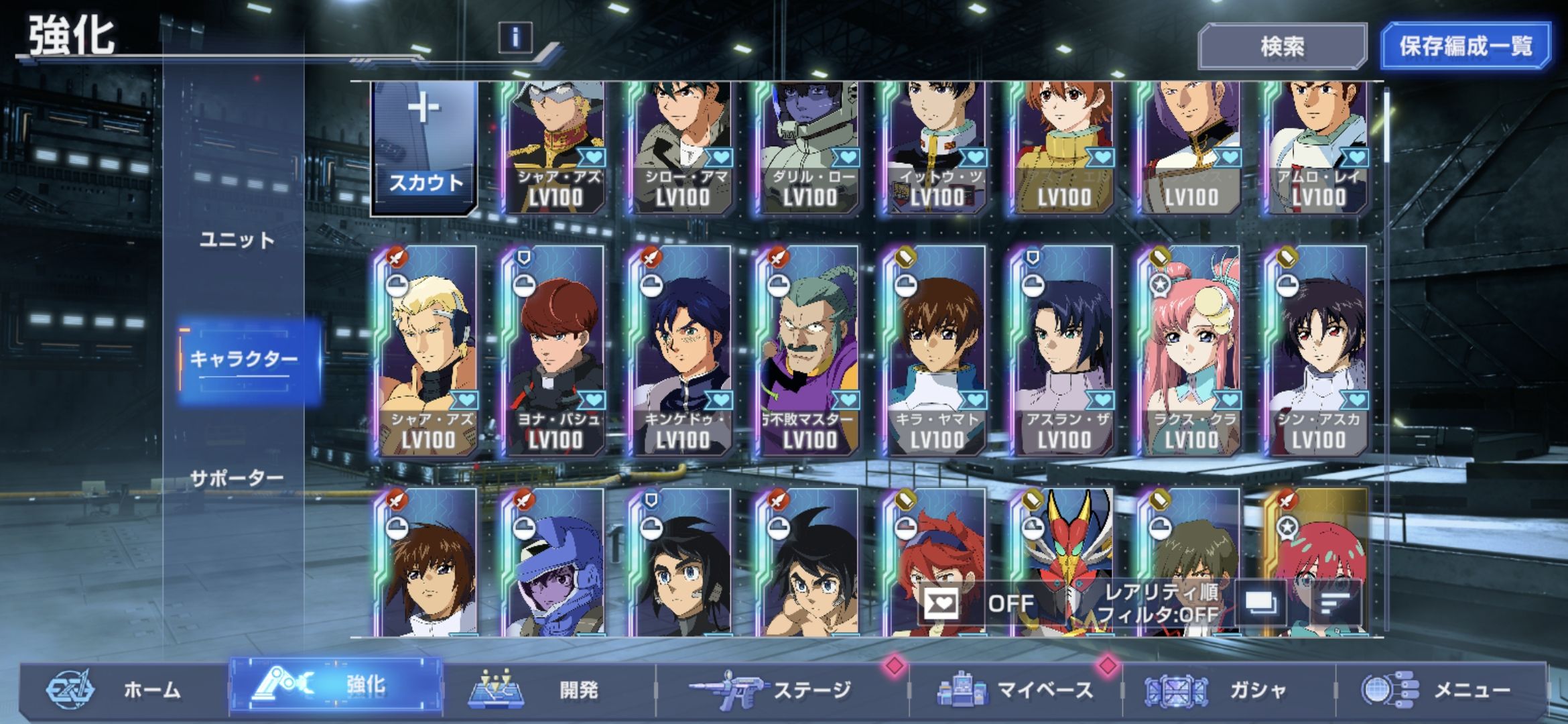The image size is (1568, 724).
Task: Choose the シン・アスカ character card
Action: (x=1318, y=352)
